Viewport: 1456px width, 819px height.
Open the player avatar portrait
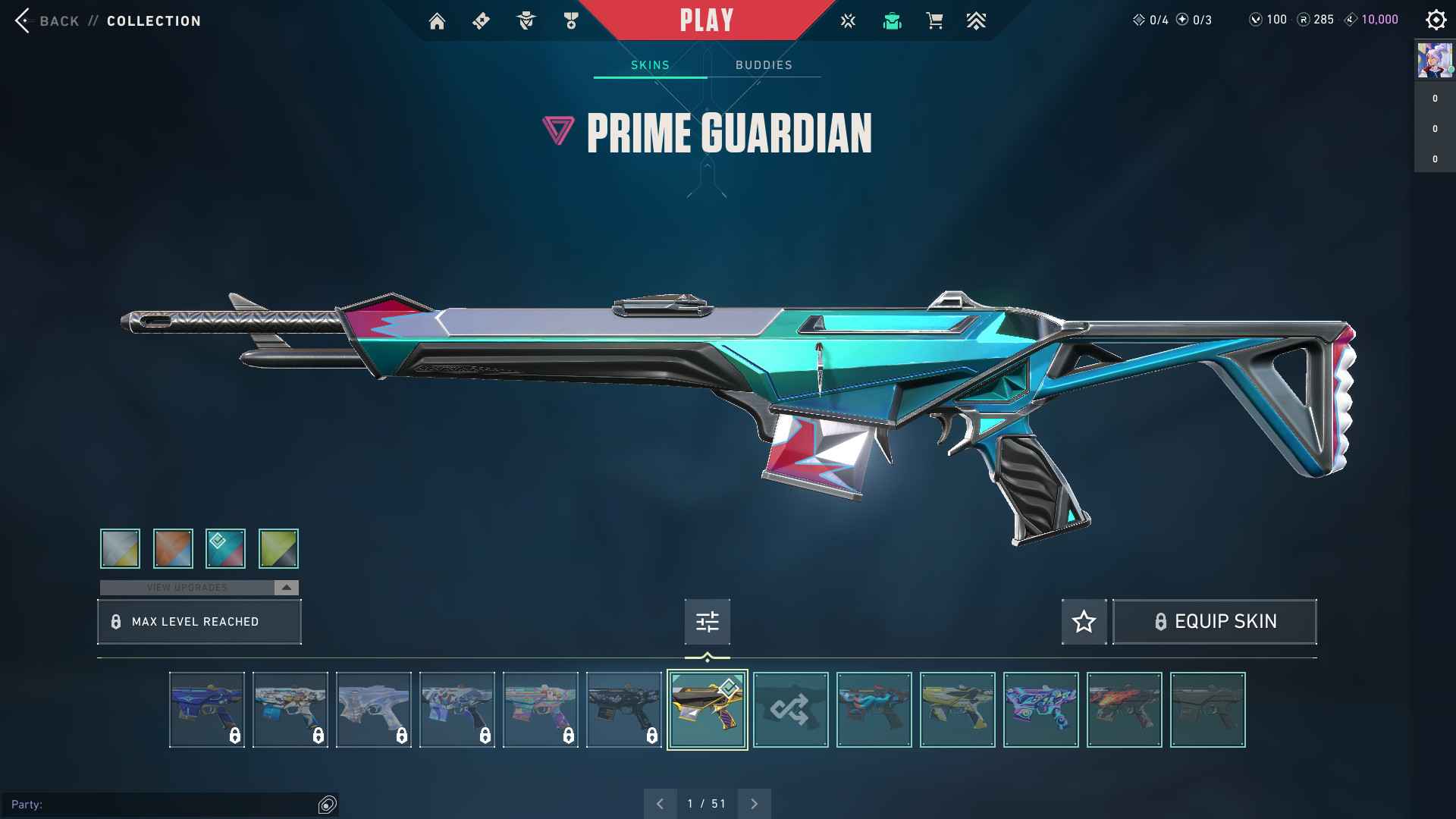1434,61
